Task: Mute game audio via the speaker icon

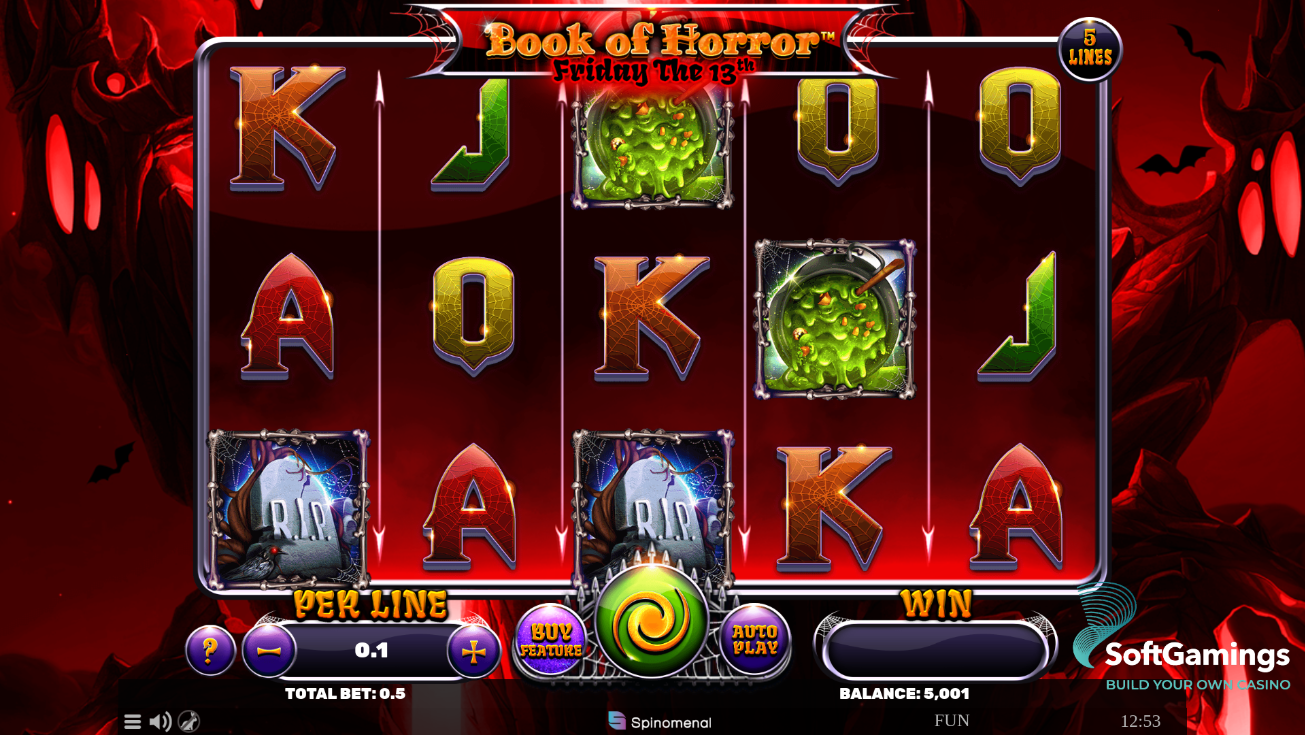Action: click(x=159, y=720)
